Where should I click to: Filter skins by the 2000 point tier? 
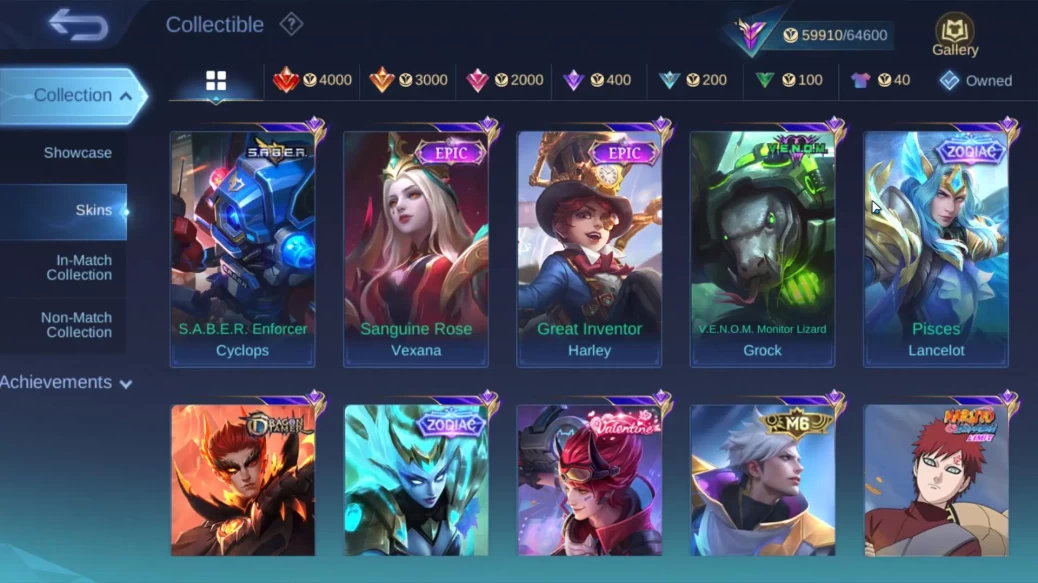coord(505,80)
